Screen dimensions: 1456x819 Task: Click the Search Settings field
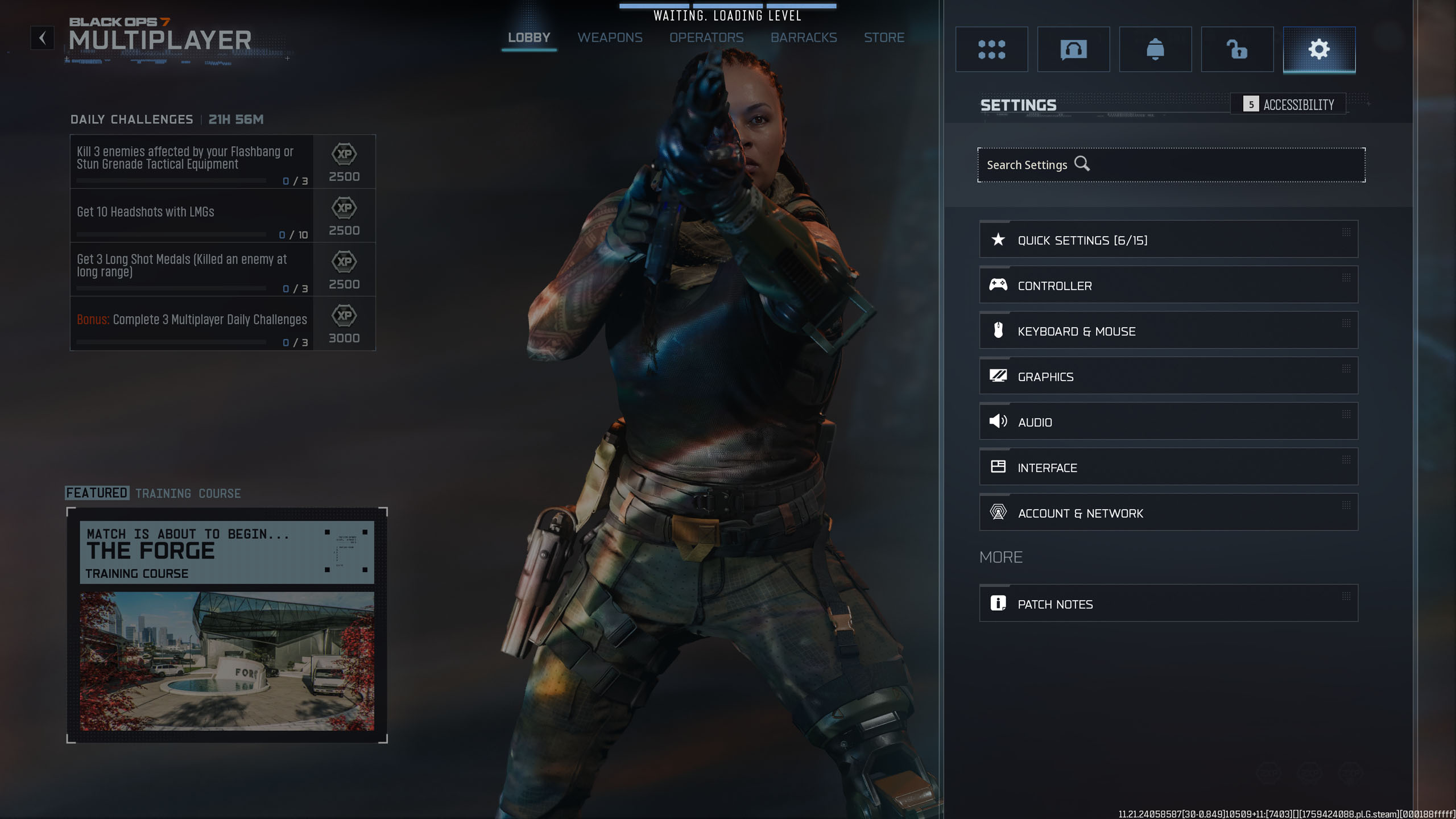1171,165
